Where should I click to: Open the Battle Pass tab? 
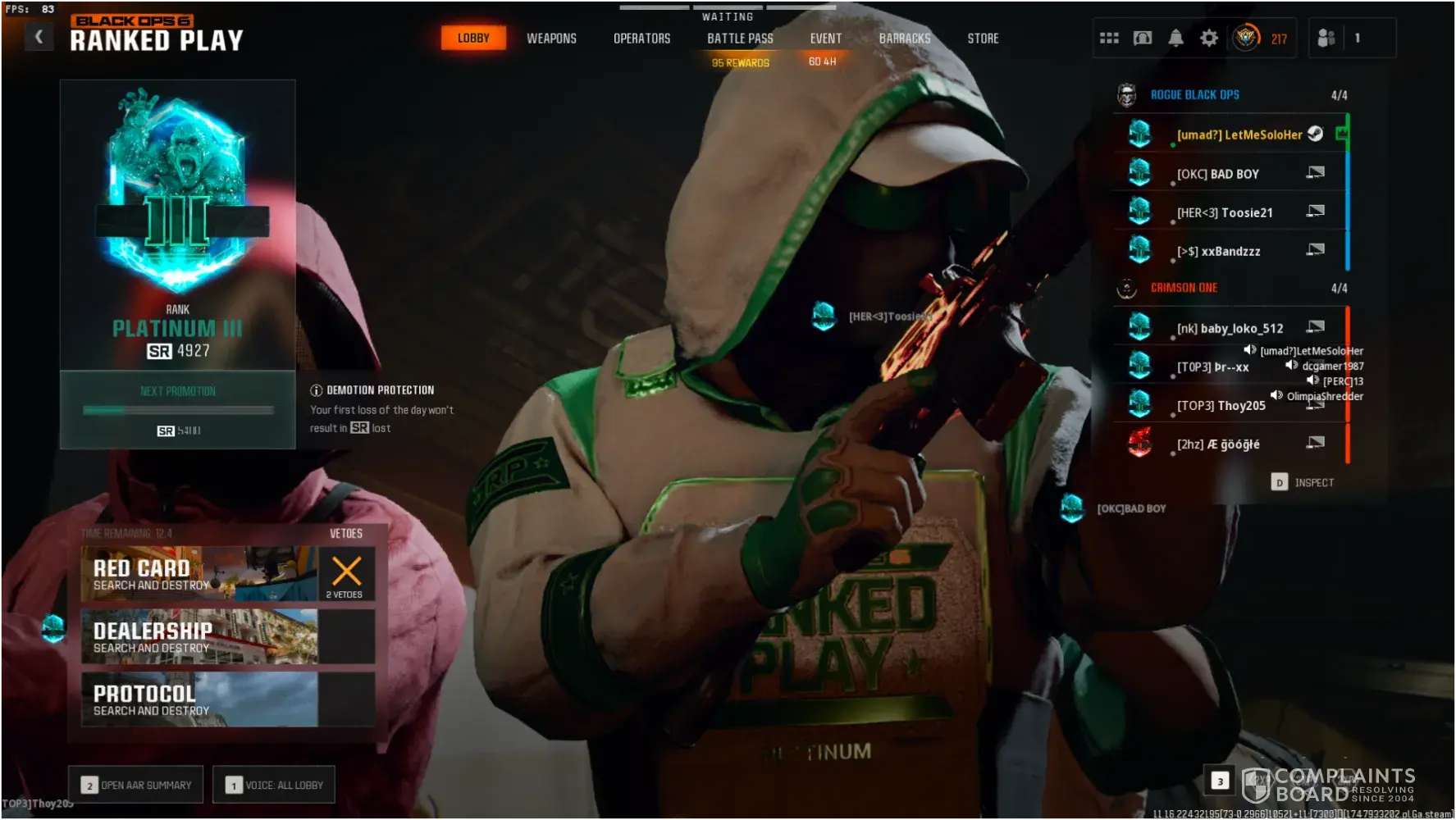click(740, 39)
